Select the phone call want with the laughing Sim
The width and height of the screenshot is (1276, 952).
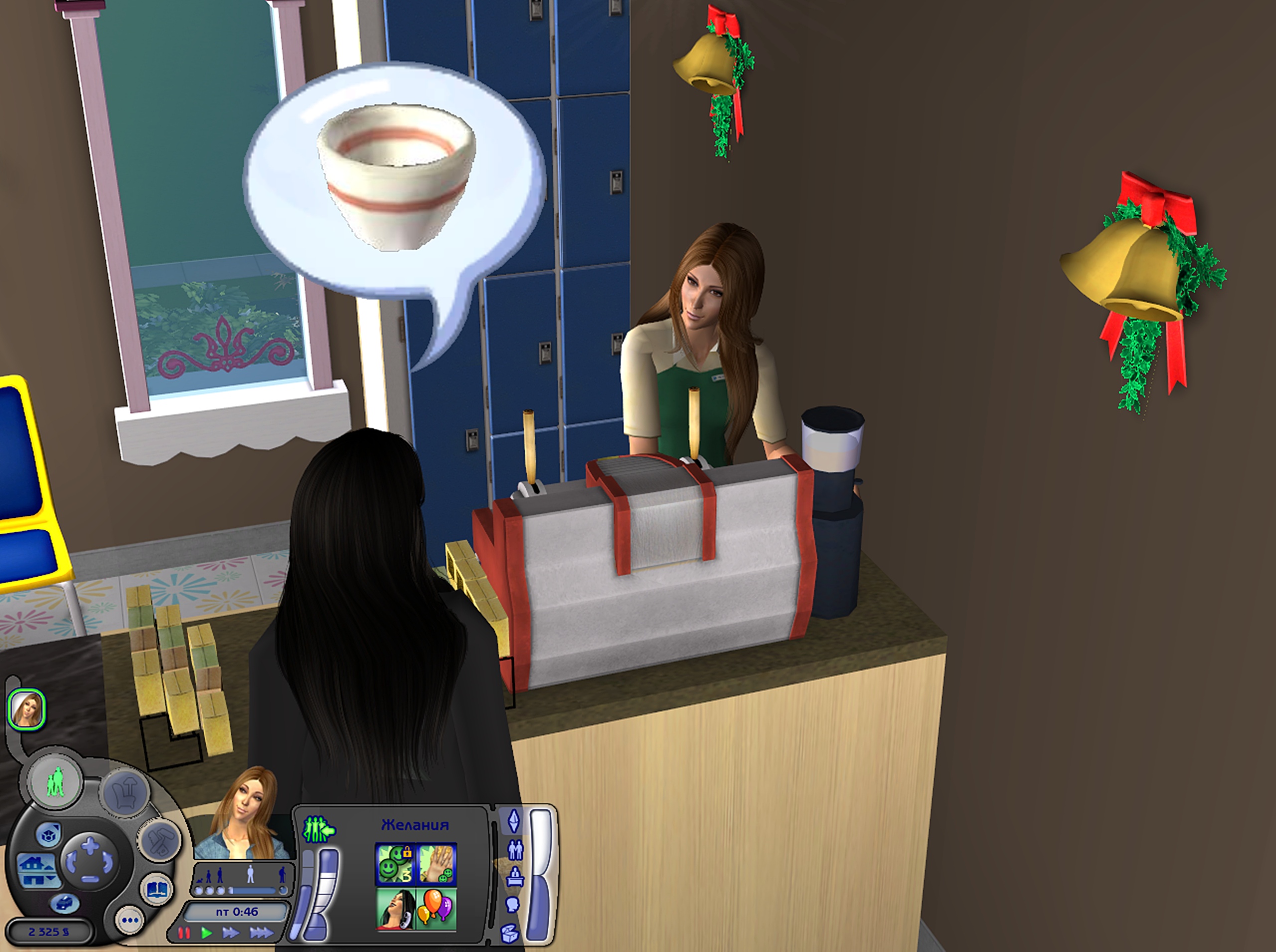(x=395, y=908)
